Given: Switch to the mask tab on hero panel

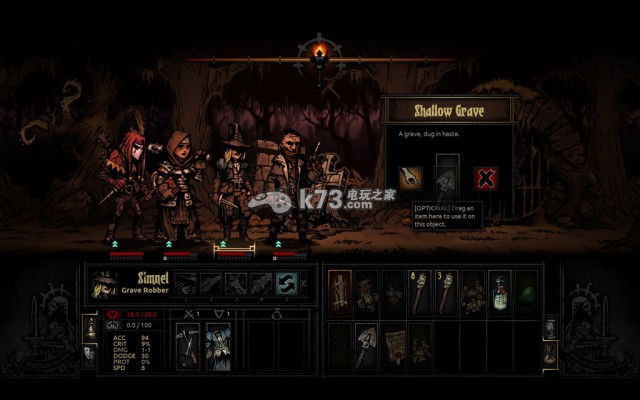Looking at the screenshot, I should tap(90, 350).
